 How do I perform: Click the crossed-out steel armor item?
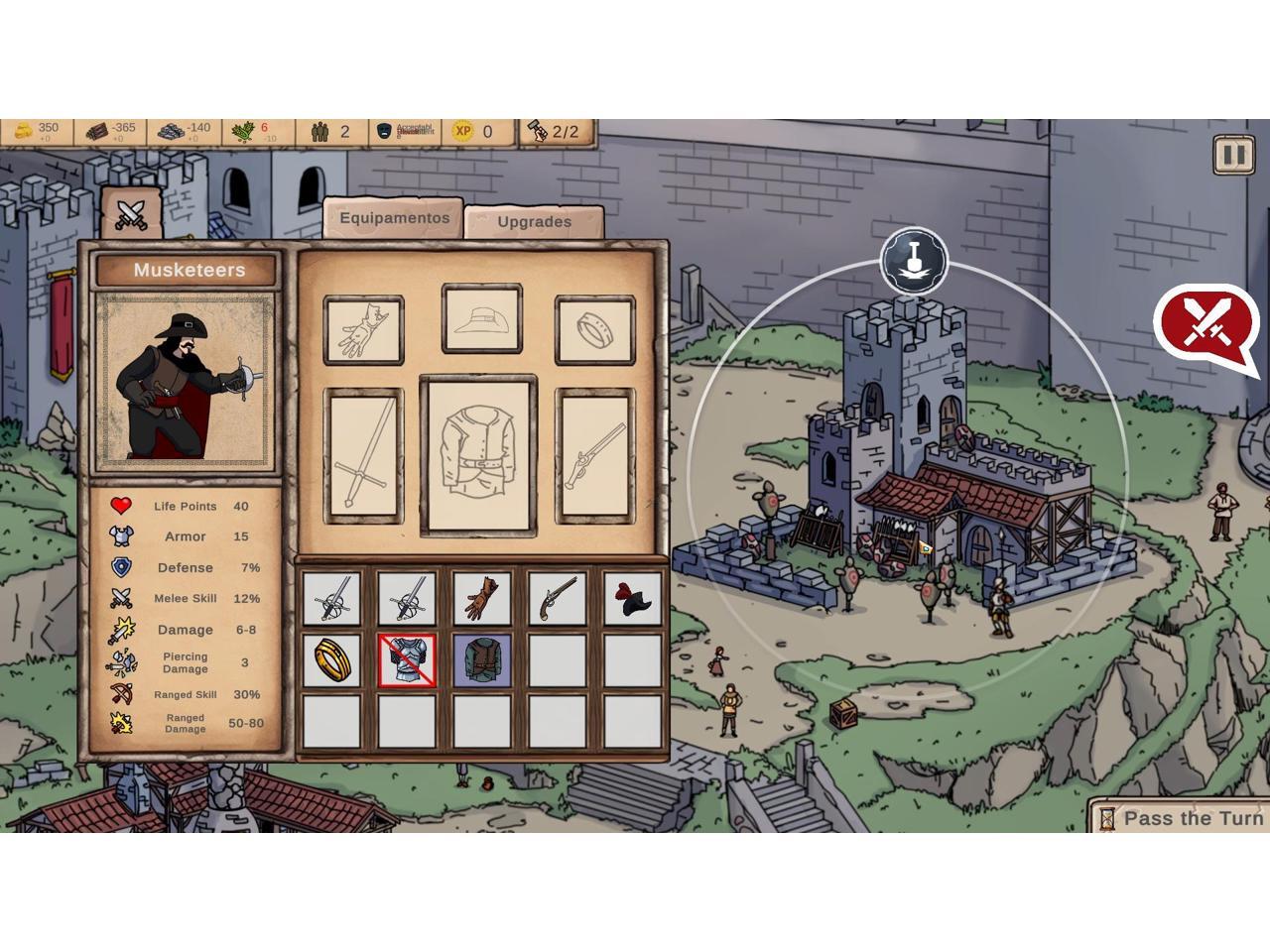point(407,660)
